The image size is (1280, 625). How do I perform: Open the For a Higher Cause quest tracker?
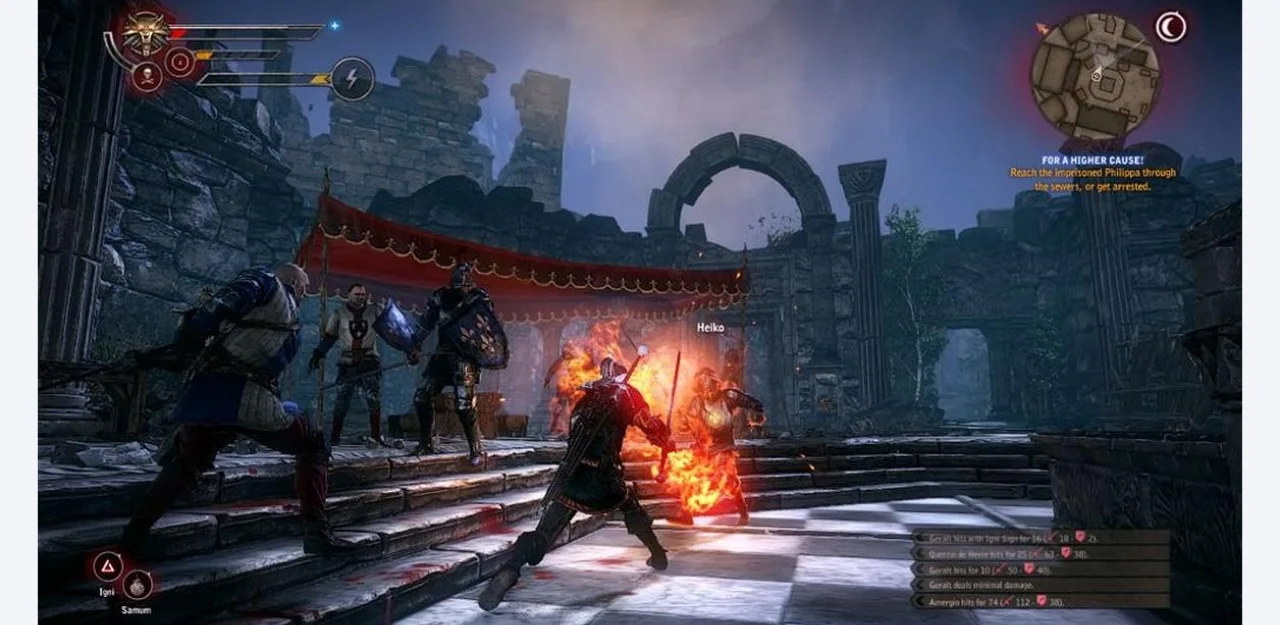[x=1092, y=173]
